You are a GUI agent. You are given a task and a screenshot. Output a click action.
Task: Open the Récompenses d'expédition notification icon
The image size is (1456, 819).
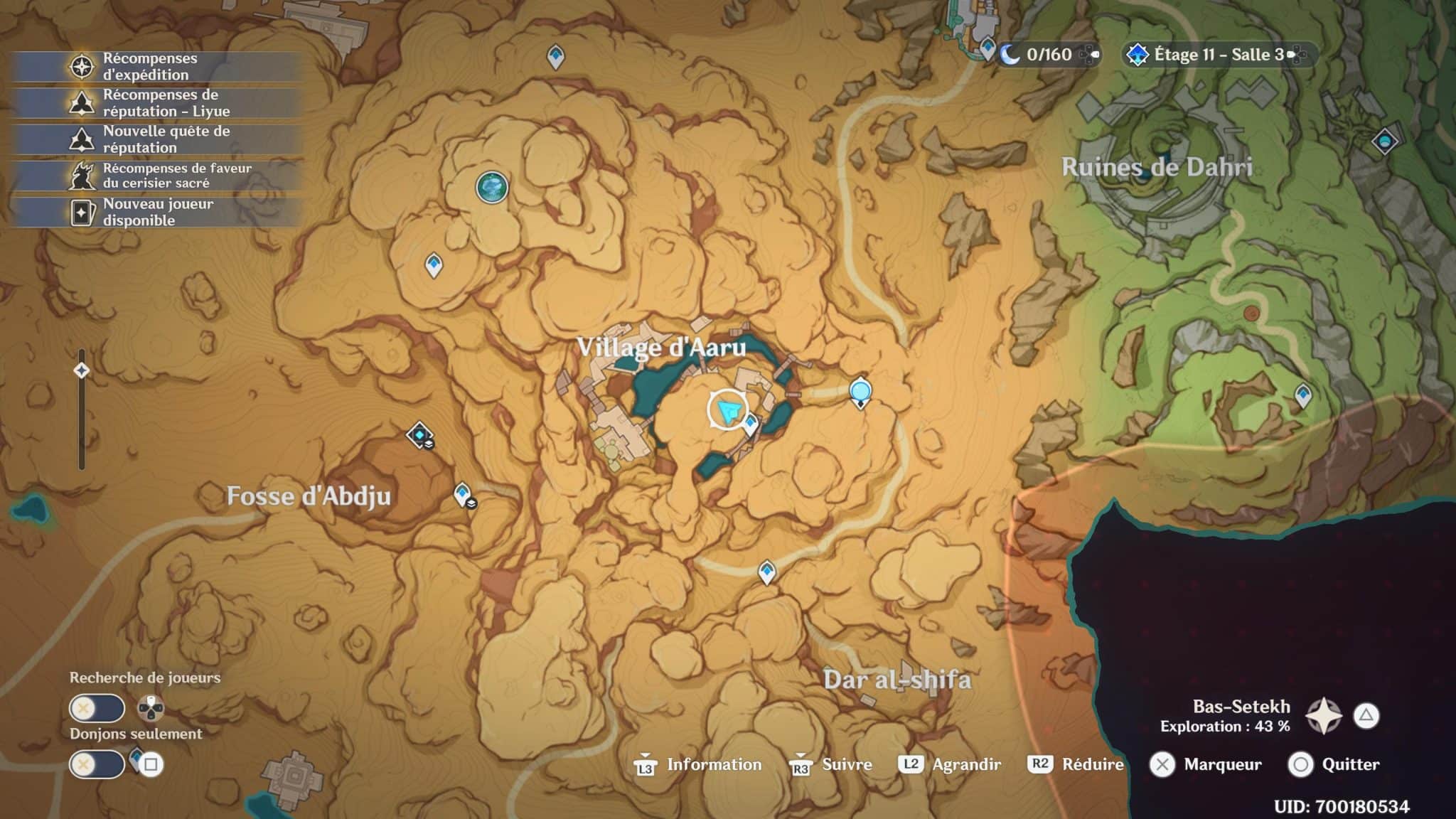pyautogui.click(x=84, y=66)
